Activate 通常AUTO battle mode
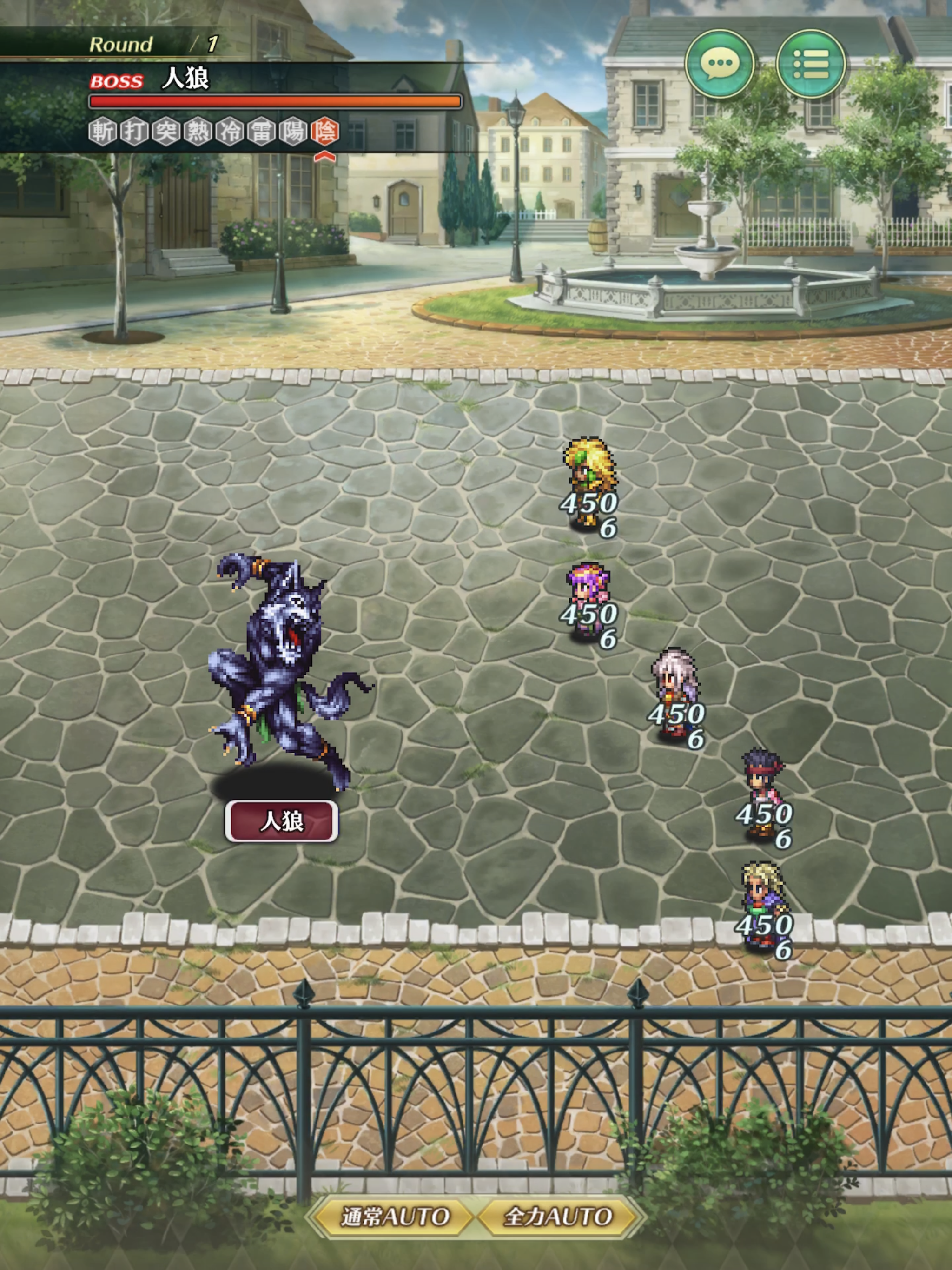The width and height of the screenshot is (952, 1270). 395,1216
